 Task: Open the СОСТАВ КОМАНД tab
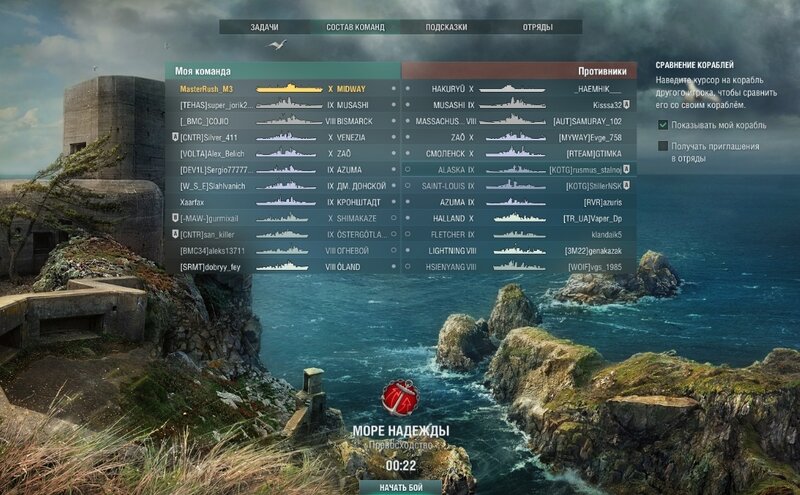tap(355, 27)
